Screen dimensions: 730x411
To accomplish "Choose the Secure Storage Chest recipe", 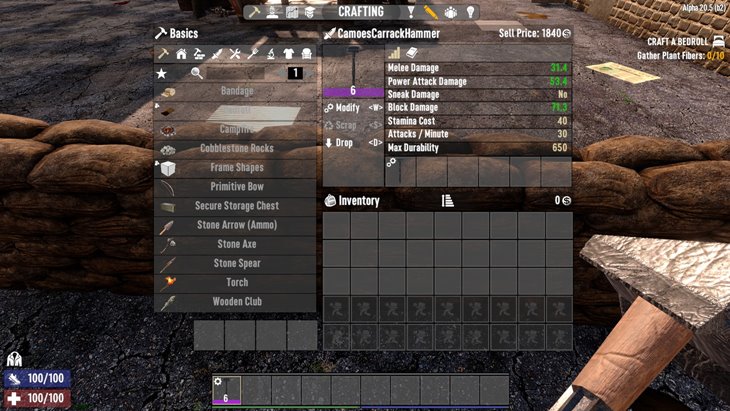I will point(236,206).
